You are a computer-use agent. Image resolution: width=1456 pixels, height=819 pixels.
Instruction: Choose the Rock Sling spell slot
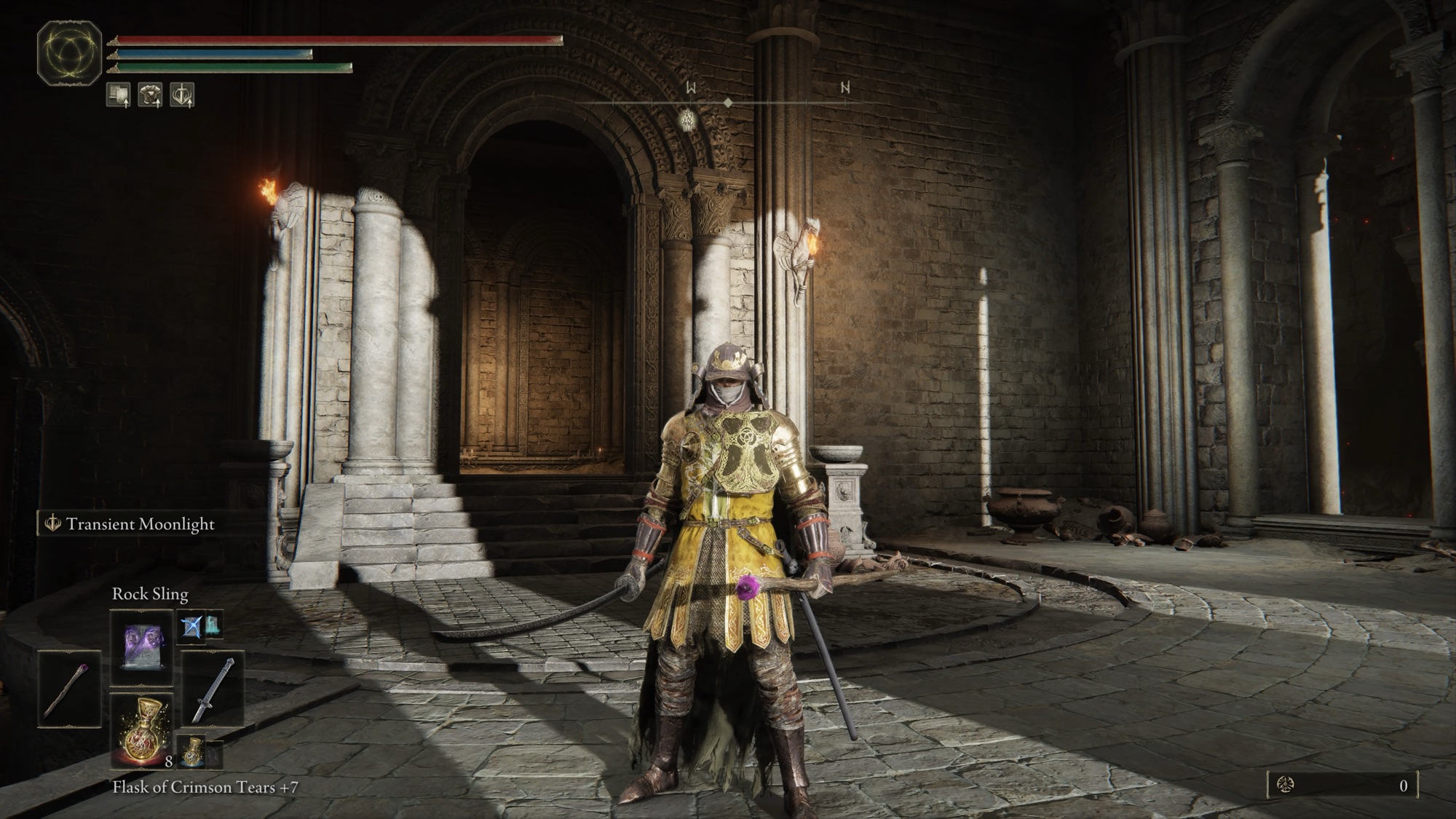(141, 647)
